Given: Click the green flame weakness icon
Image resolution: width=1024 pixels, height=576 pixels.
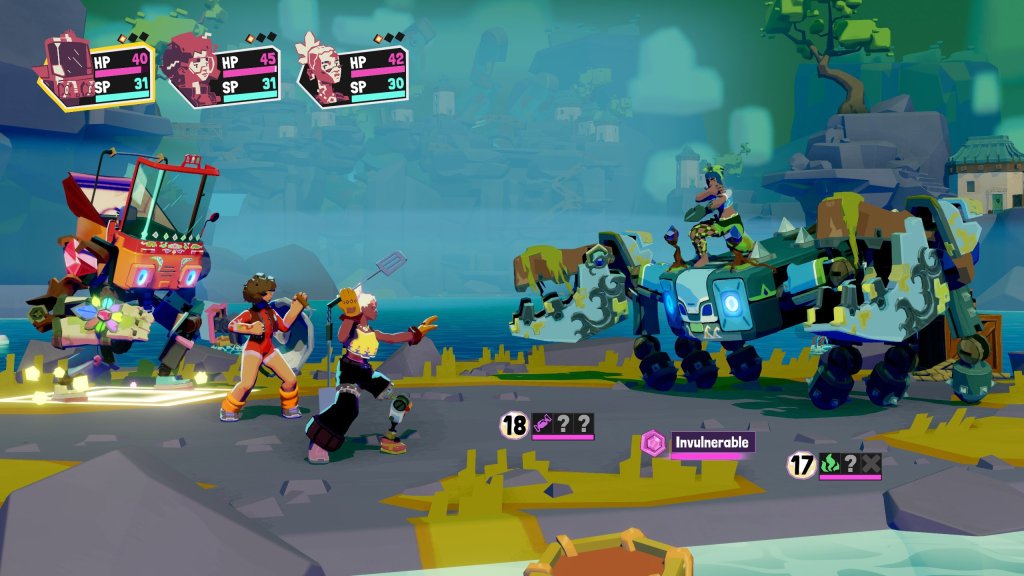Looking at the screenshot, I should [x=831, y=464].
